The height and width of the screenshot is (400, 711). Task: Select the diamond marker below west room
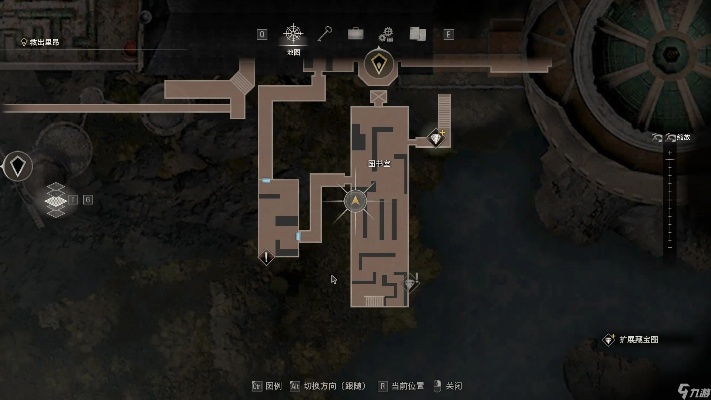tap(266, 257)
